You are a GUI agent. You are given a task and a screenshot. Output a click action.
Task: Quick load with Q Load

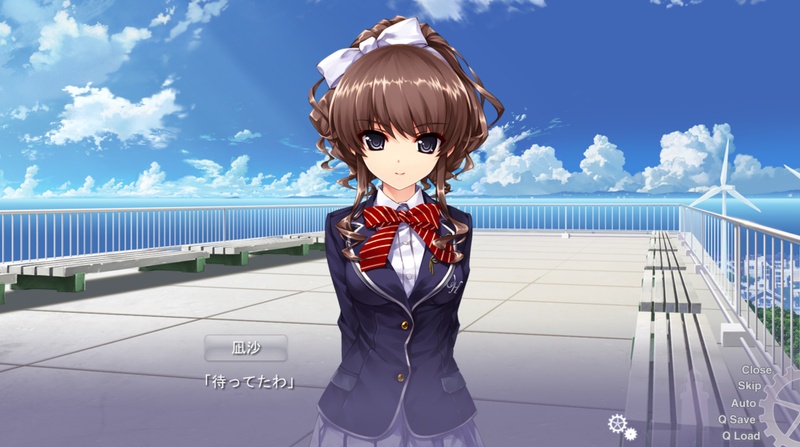739,436
